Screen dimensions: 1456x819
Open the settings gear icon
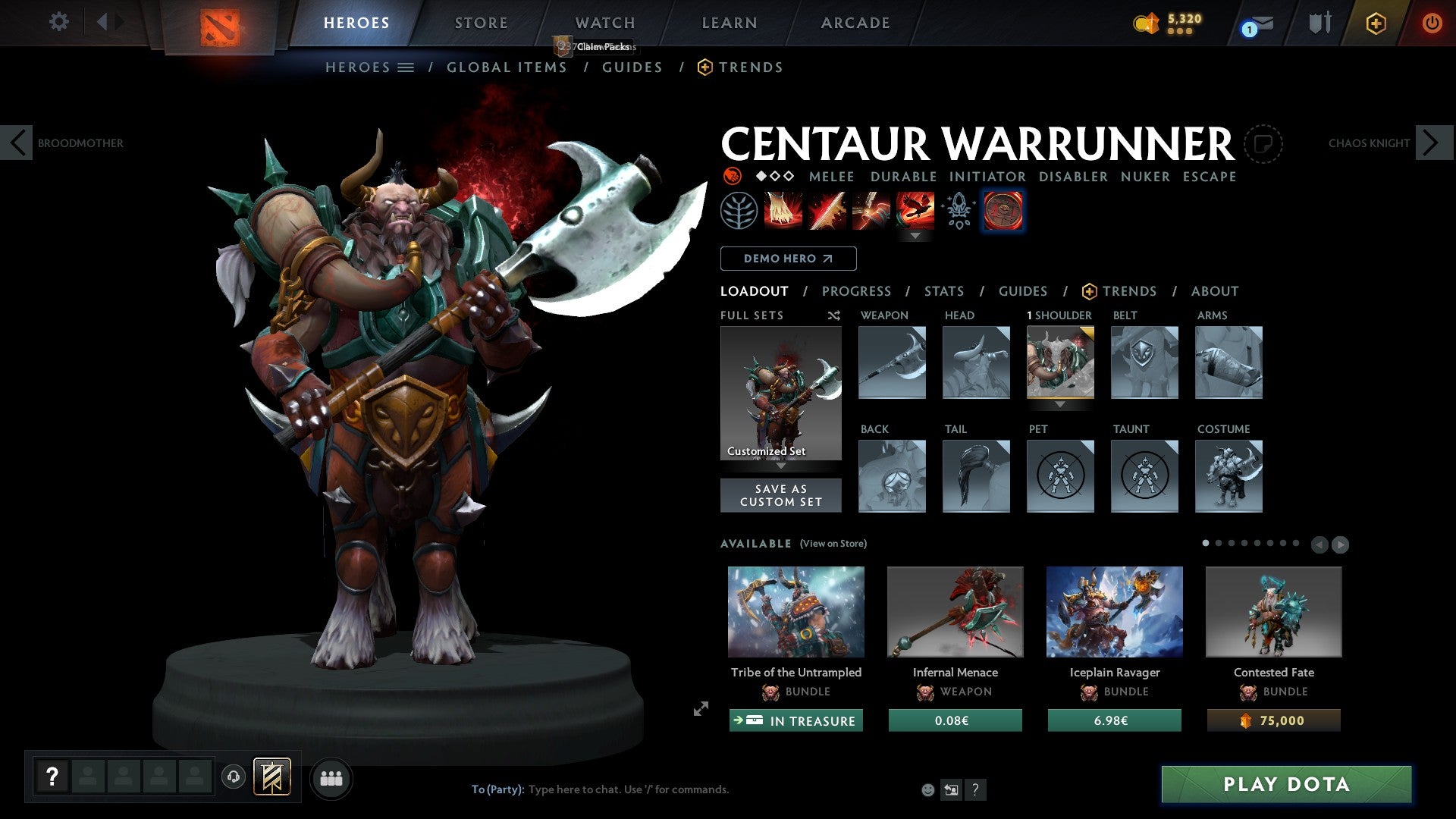(x=59, y=23)
